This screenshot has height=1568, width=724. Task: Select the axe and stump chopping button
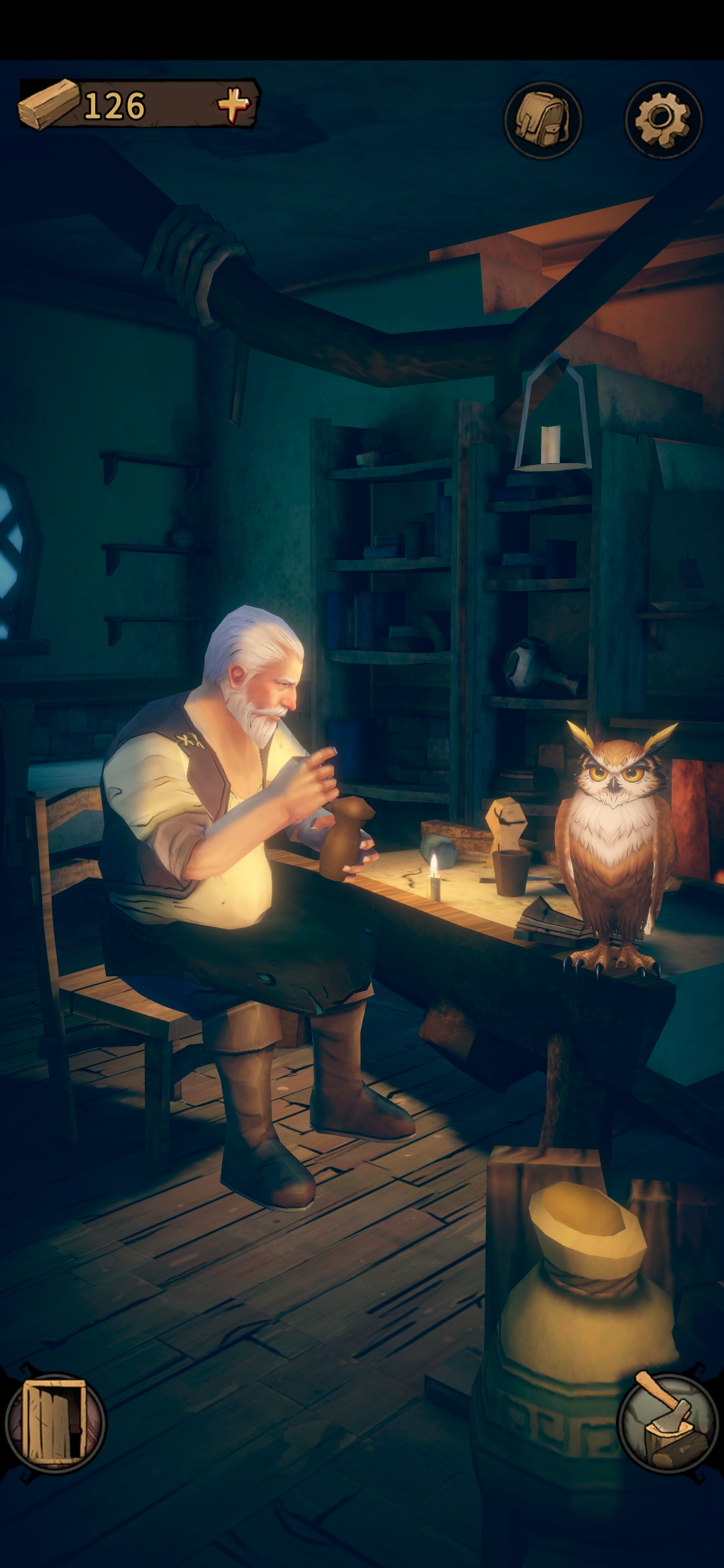(x=666, y=1421)
